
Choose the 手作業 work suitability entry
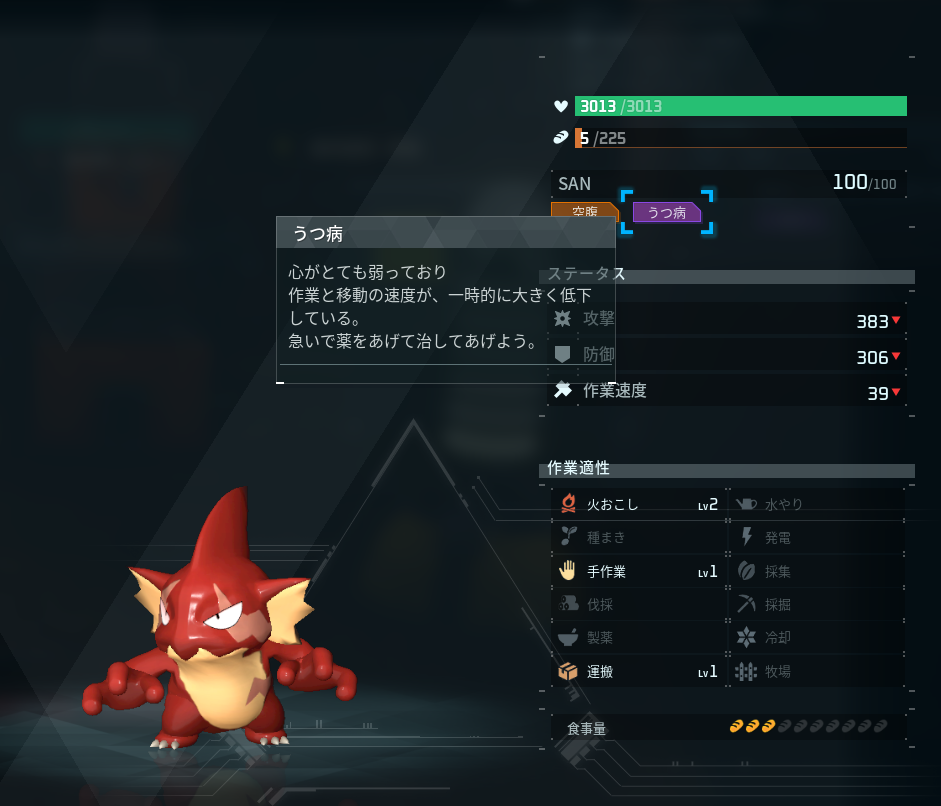(x=638, y=572)
